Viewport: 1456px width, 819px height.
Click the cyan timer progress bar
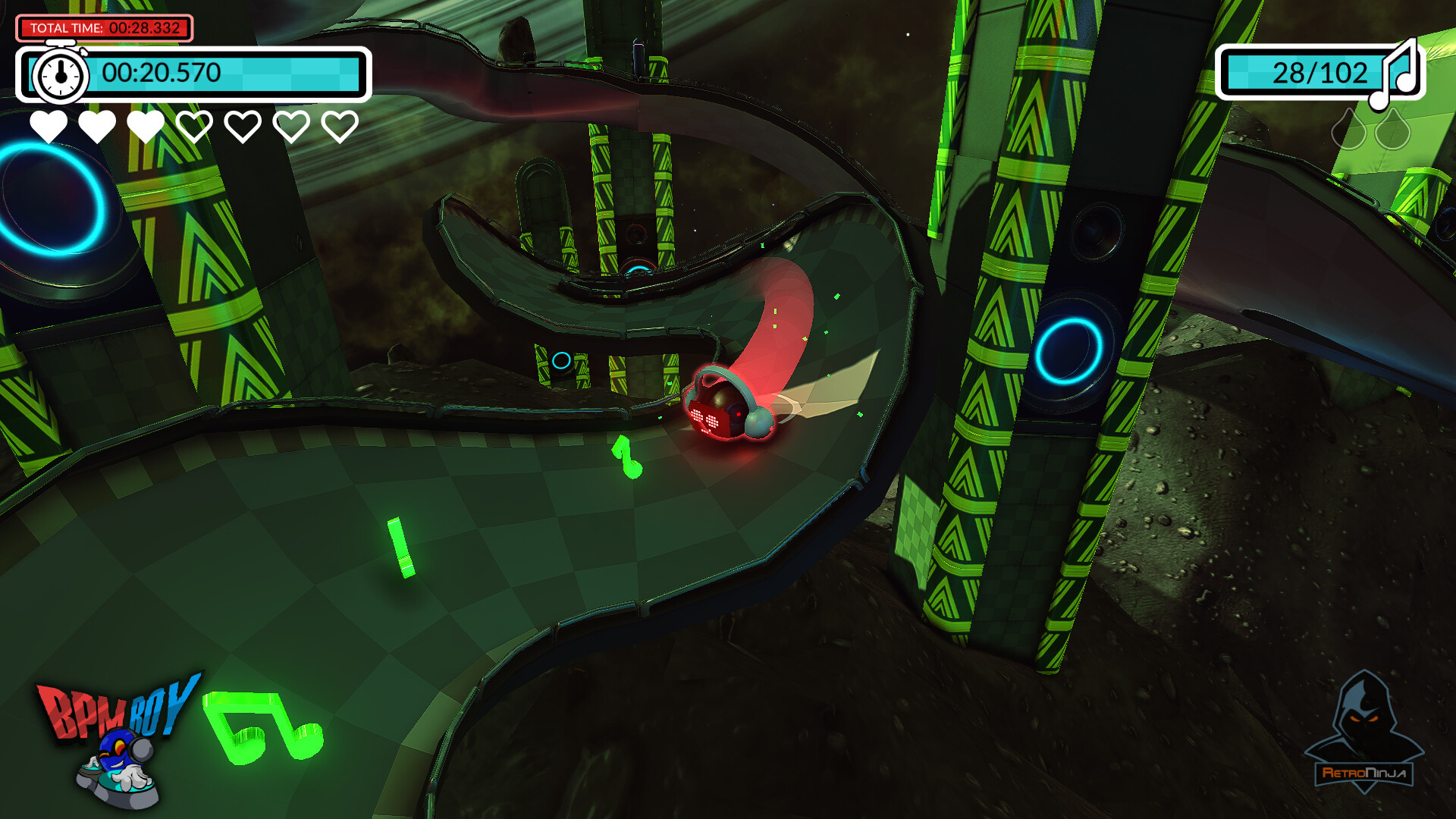click(x=288, y=74)
